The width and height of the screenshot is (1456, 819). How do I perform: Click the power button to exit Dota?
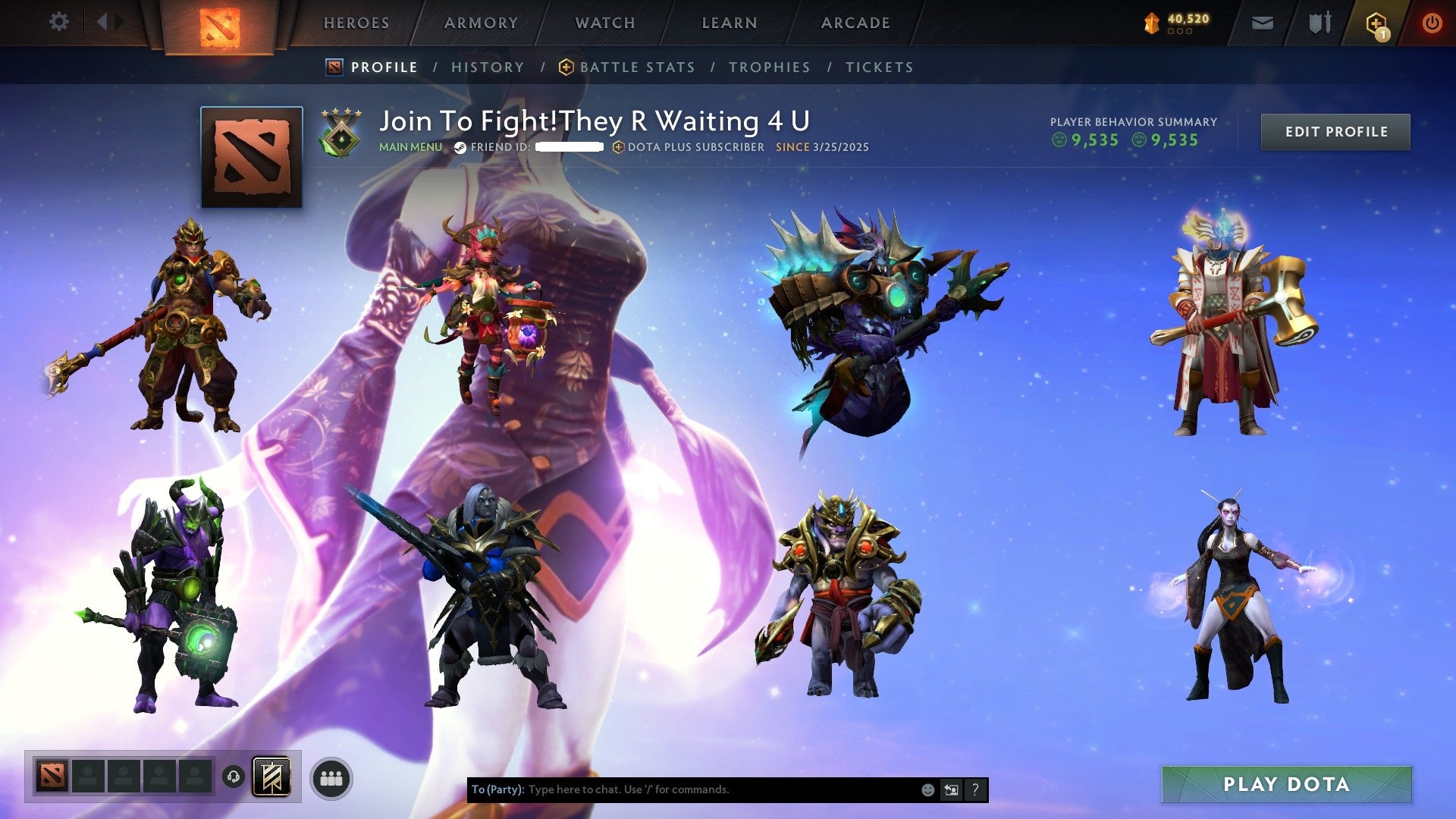tap(1433, 23)
